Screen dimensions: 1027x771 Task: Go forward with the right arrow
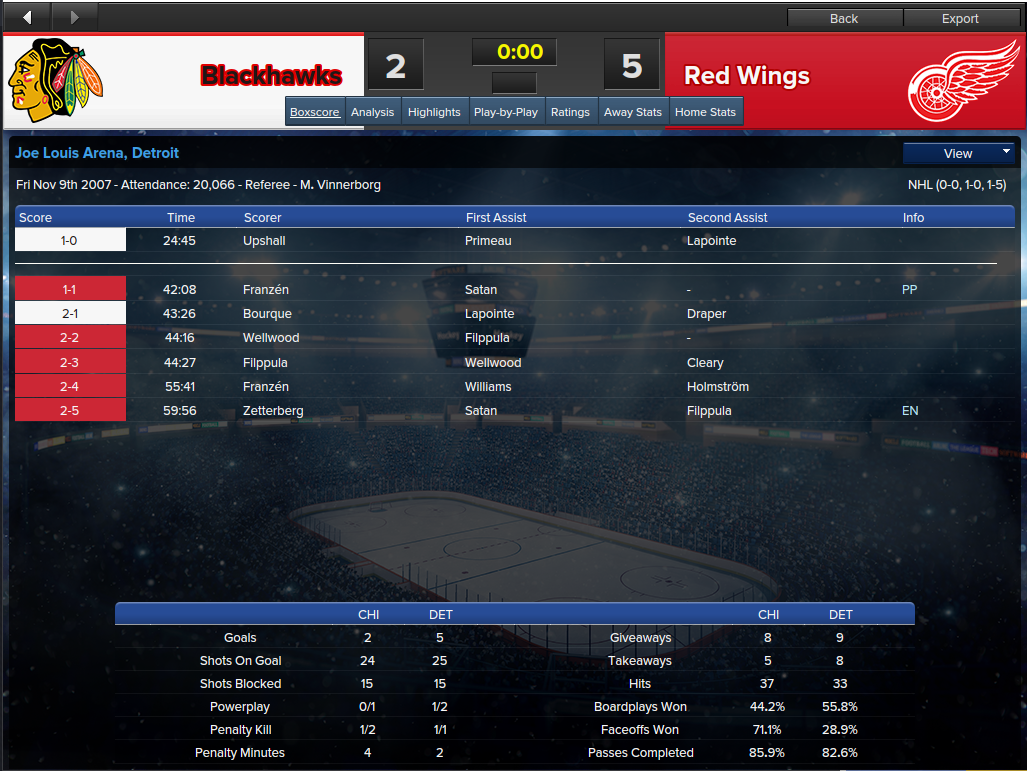coord(75,17)
